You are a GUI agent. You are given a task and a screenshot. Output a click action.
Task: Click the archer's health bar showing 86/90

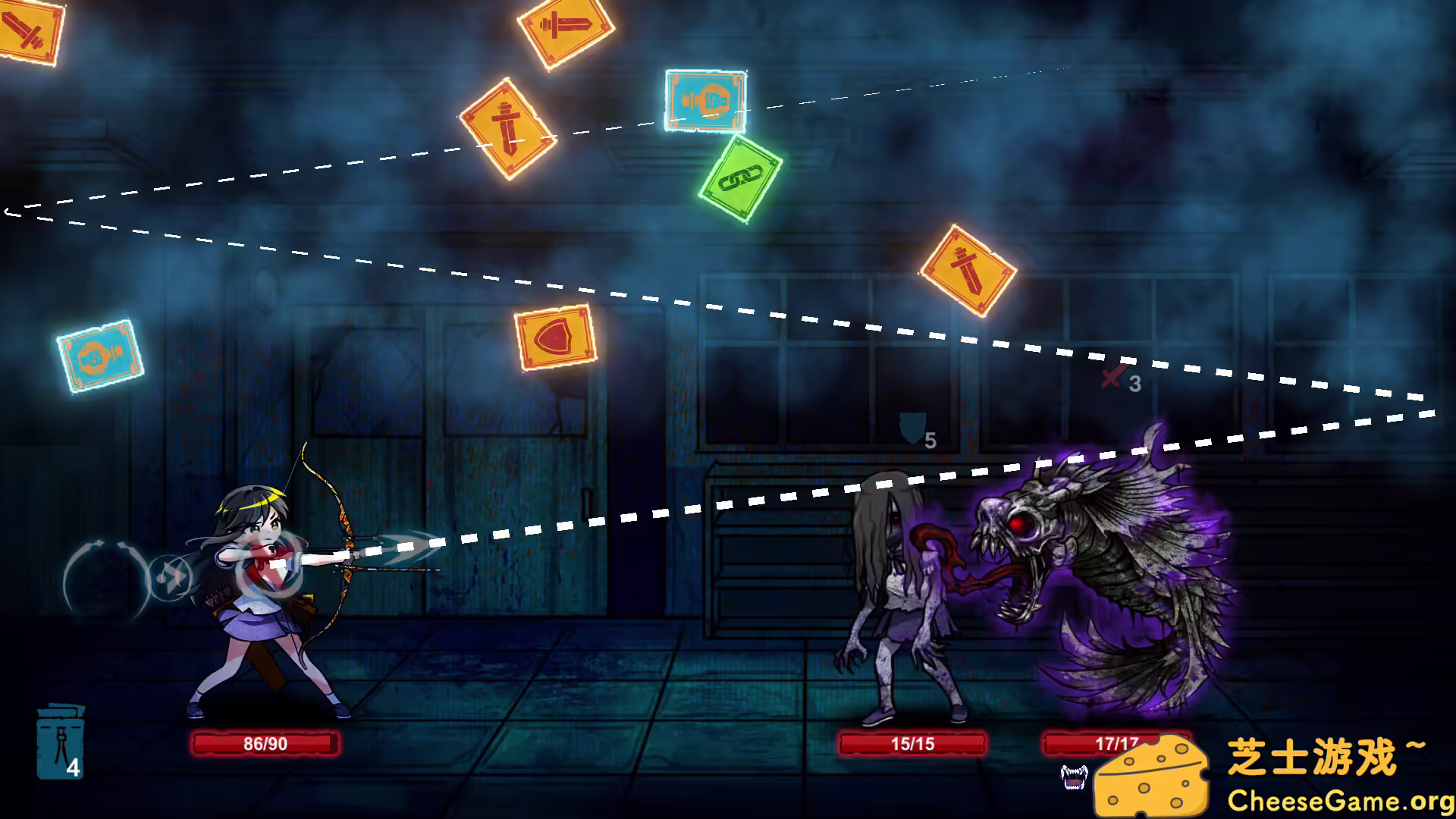coord(267,744)
